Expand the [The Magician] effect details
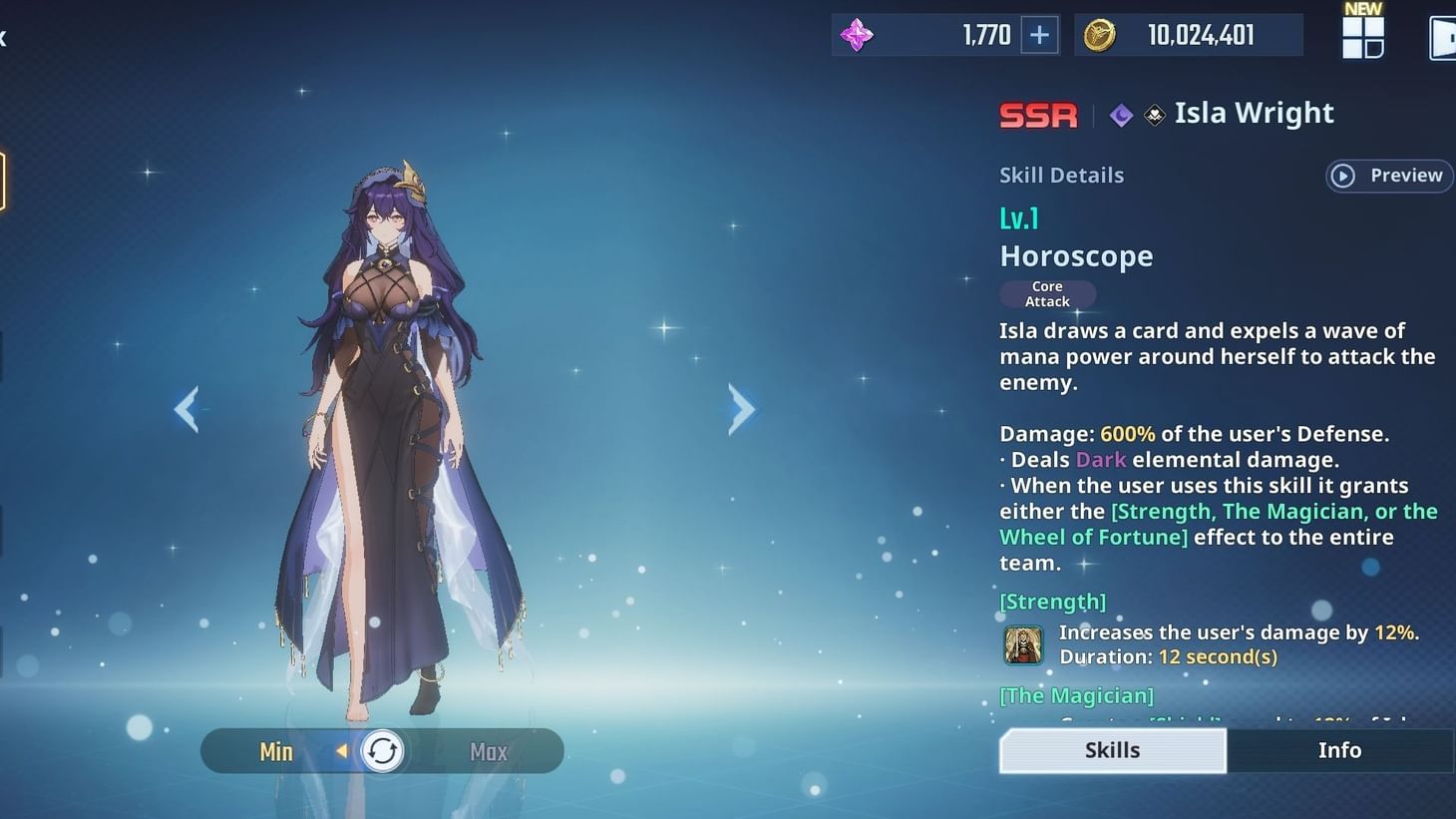Viewport: 1456px width, 819px height. pos(1076,695)
